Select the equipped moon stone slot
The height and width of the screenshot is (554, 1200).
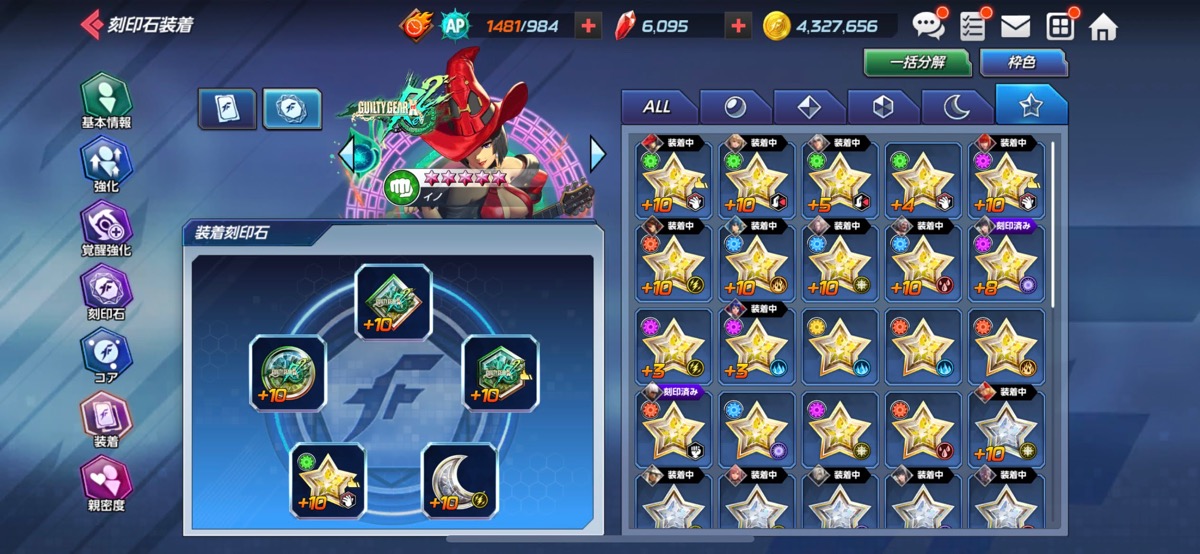tap(459, 481)
